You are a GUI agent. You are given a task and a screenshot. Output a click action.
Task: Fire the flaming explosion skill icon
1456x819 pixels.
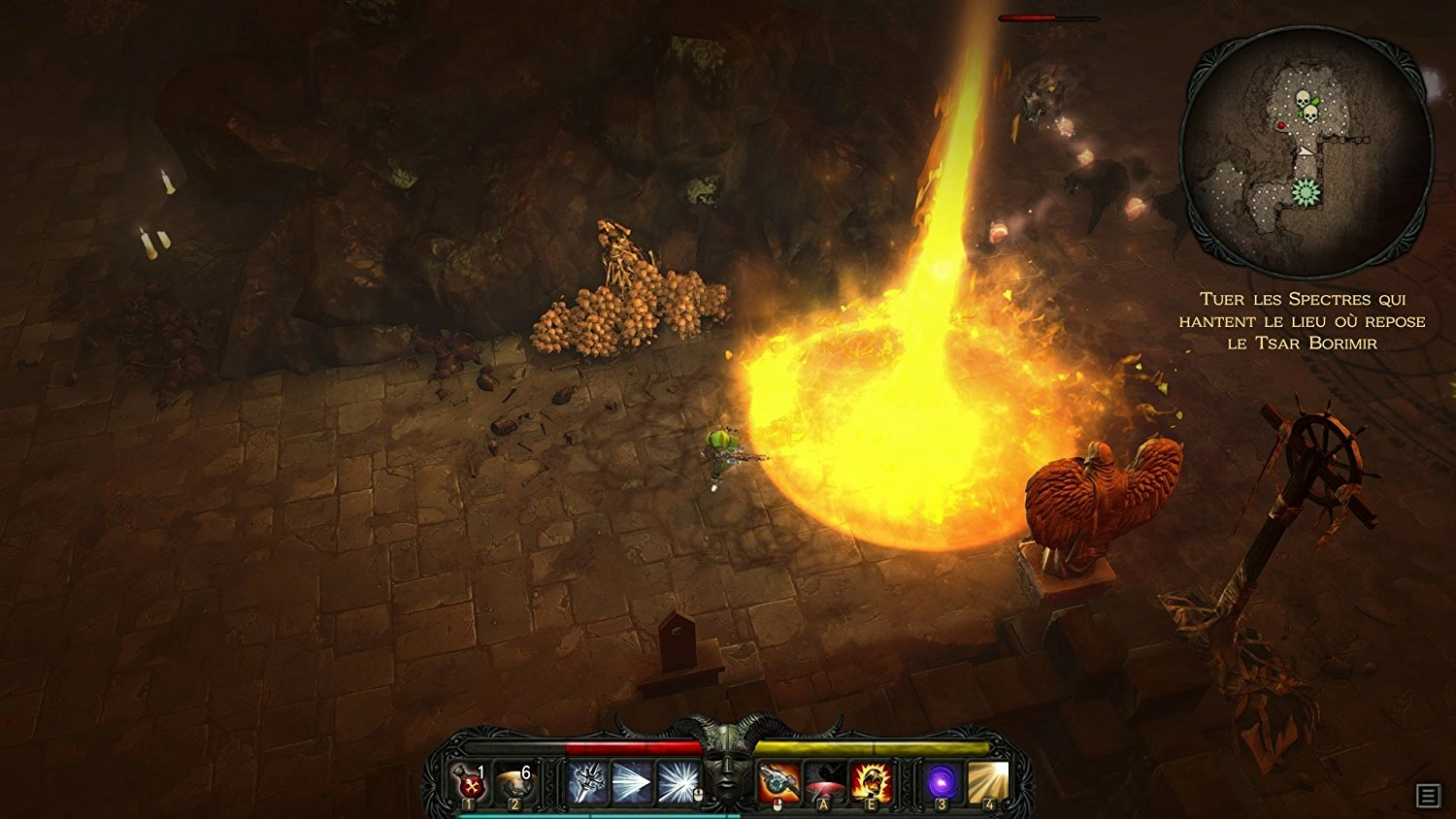click(871, 782)
